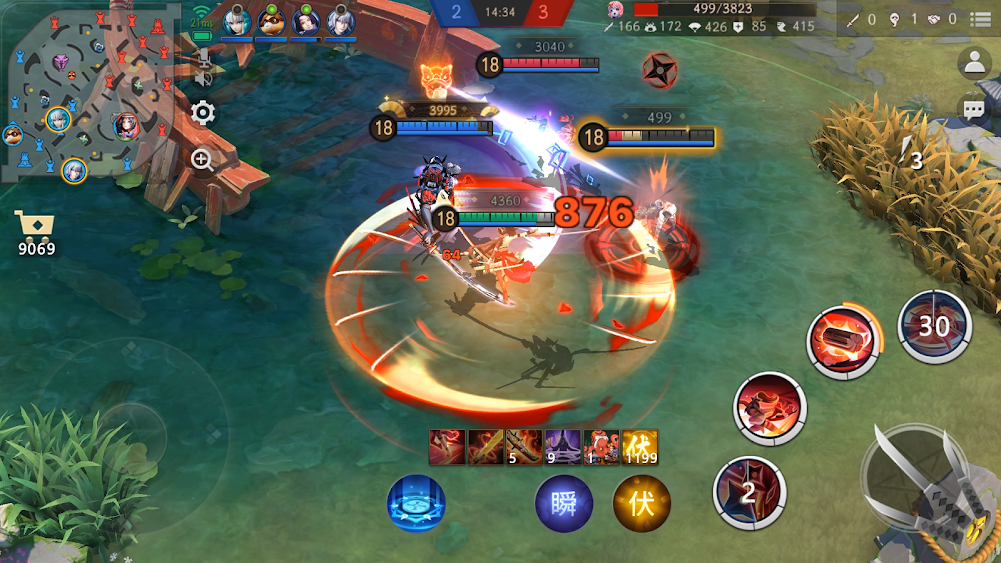Tap the minimap

85,95
